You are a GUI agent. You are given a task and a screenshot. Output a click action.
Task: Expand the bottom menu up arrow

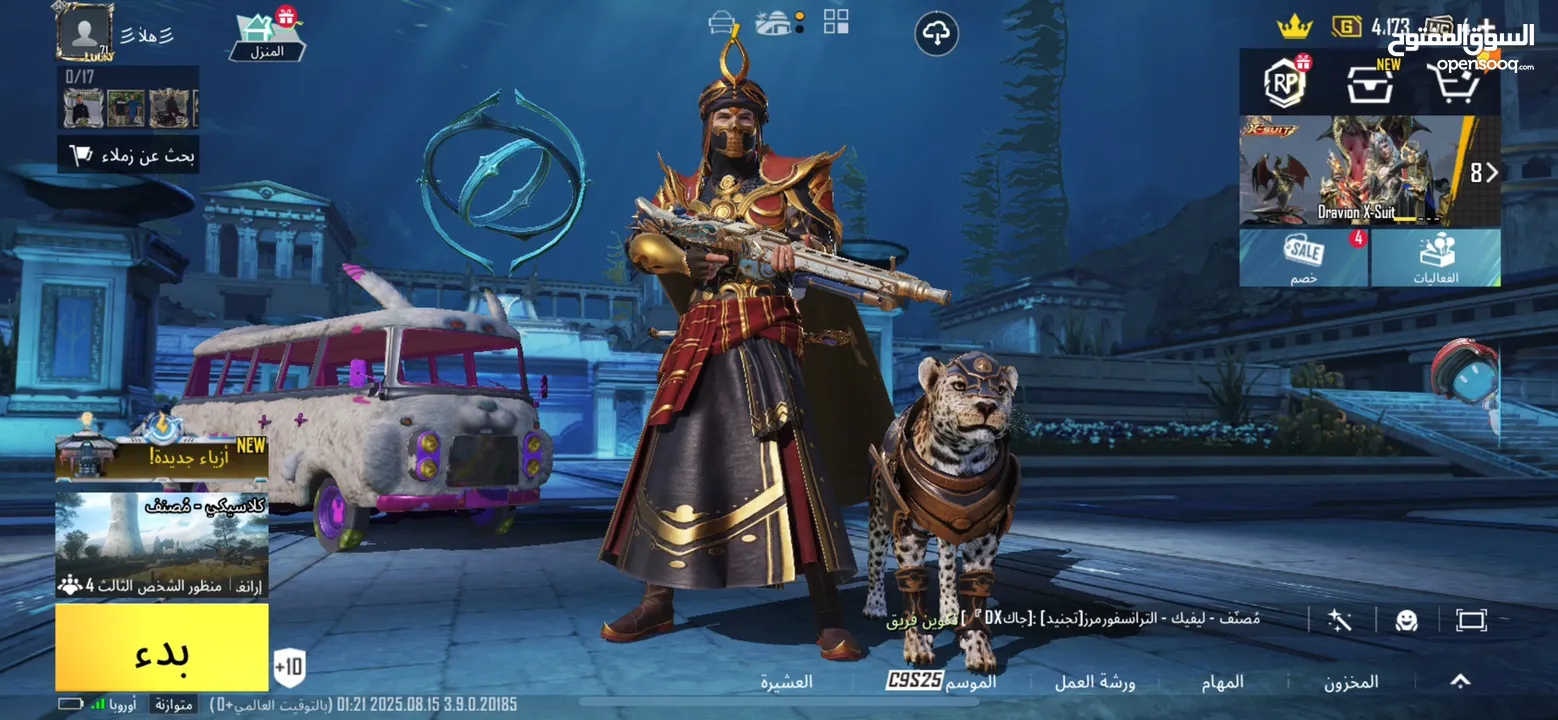tap(1460, 681)
